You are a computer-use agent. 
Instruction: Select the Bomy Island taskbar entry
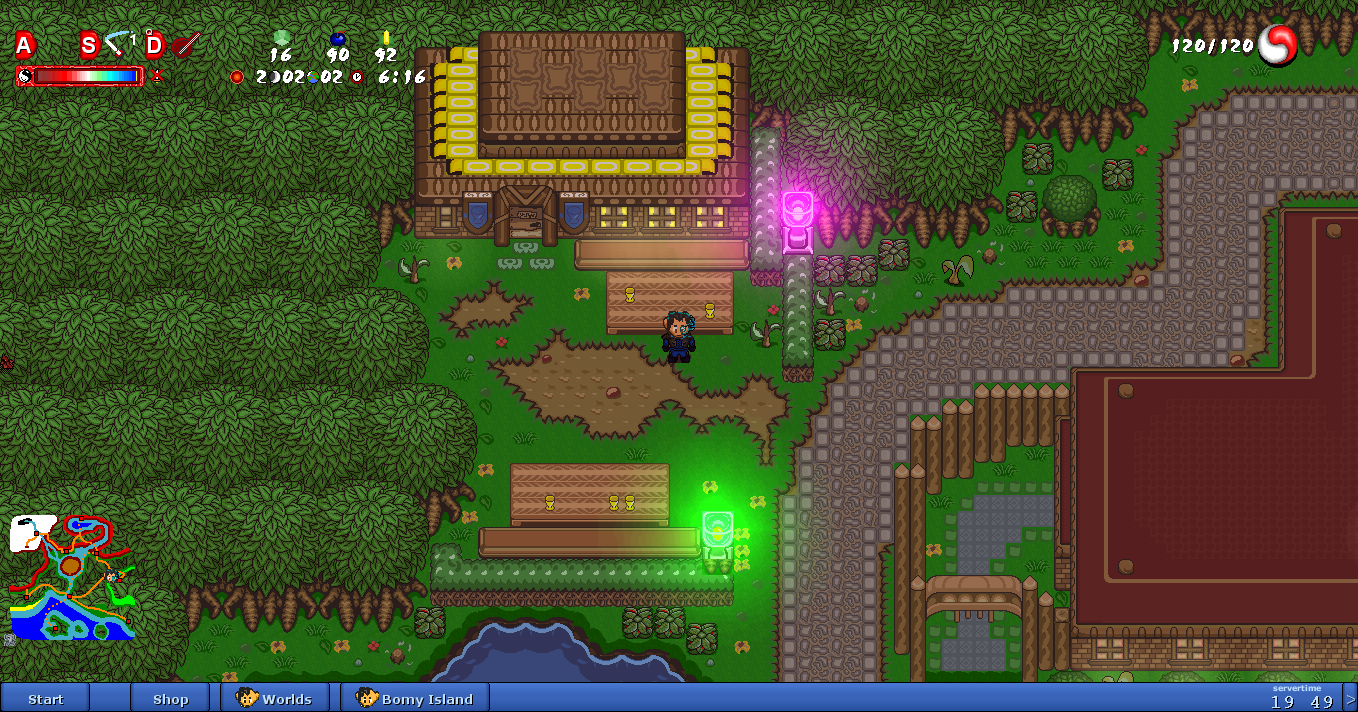tap(415, 698)
